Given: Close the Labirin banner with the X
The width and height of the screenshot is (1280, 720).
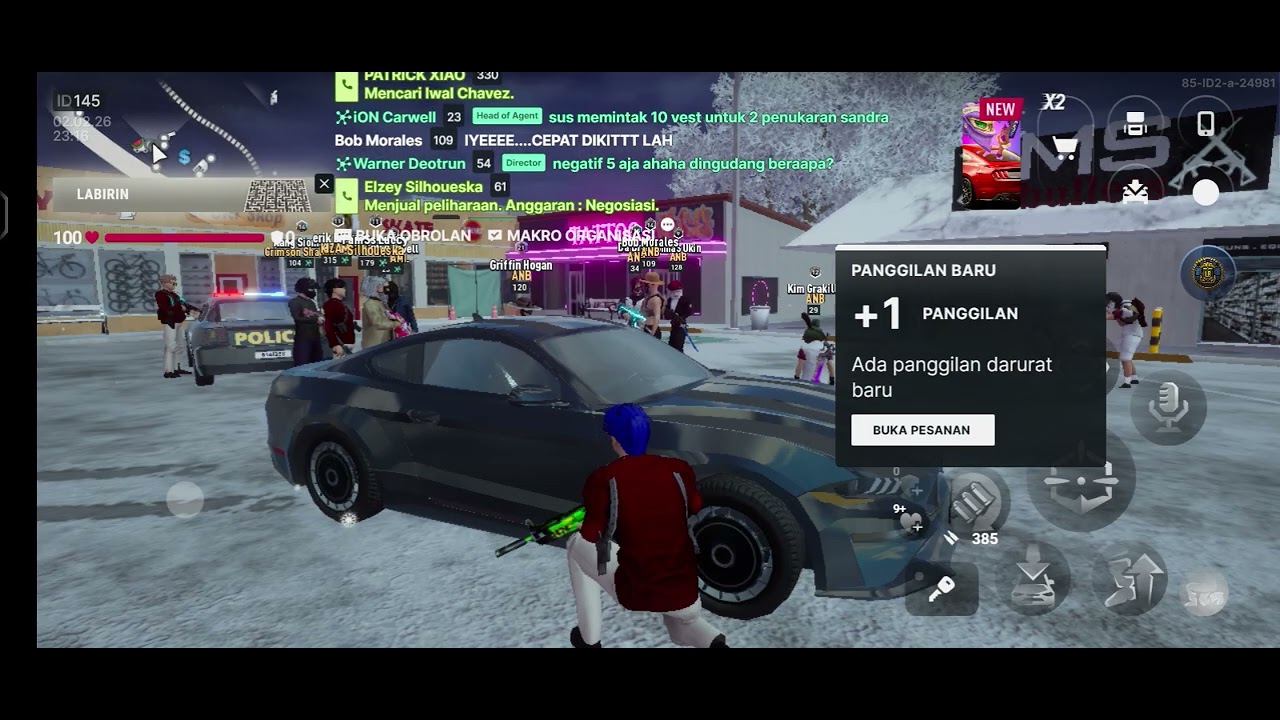Looking at the screenshot, I should pos(324,184).
